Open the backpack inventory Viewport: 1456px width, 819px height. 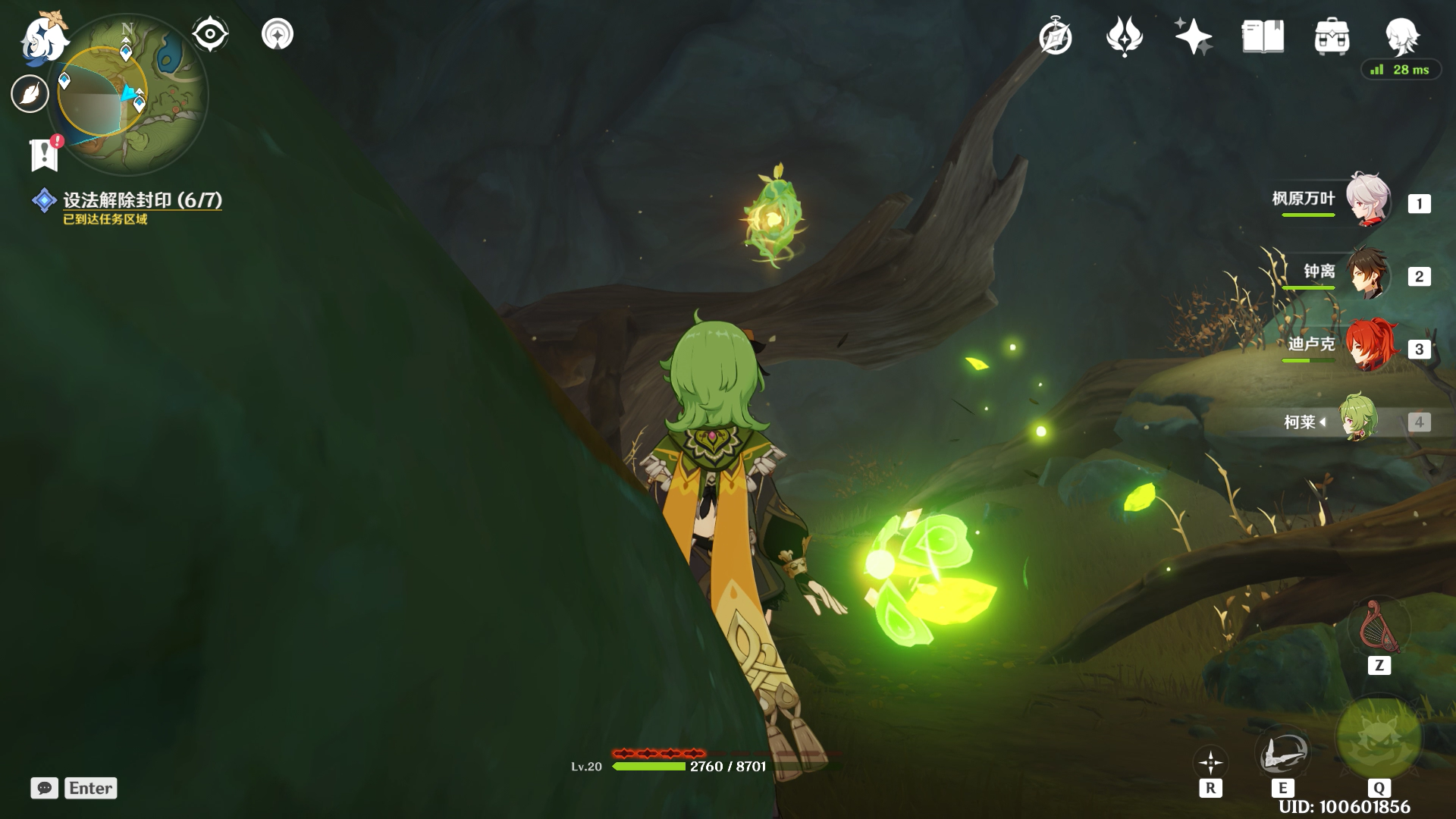pyautogui.click(x=1332, y=37)
